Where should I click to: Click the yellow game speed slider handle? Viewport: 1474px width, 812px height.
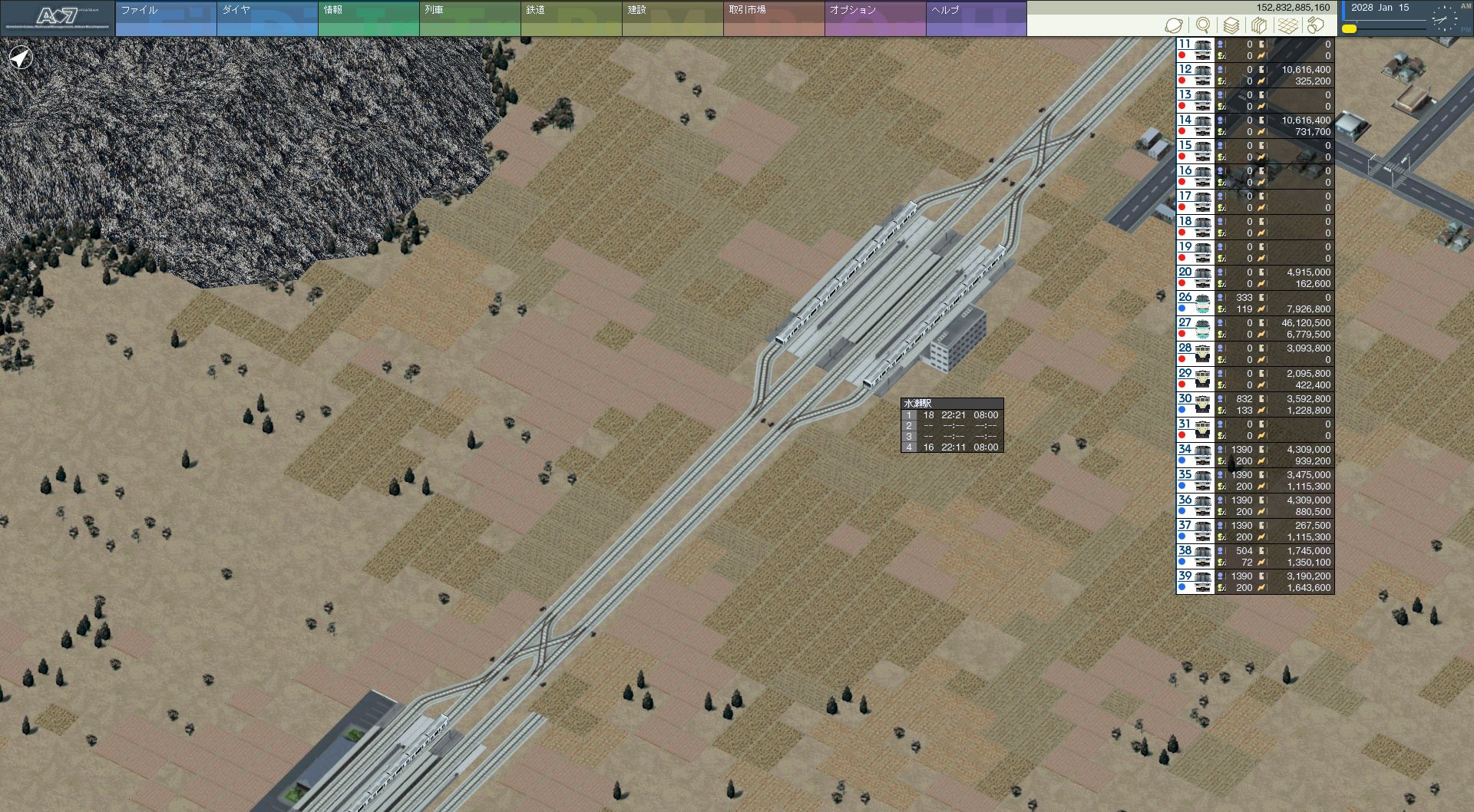(x=1349, y=29)
